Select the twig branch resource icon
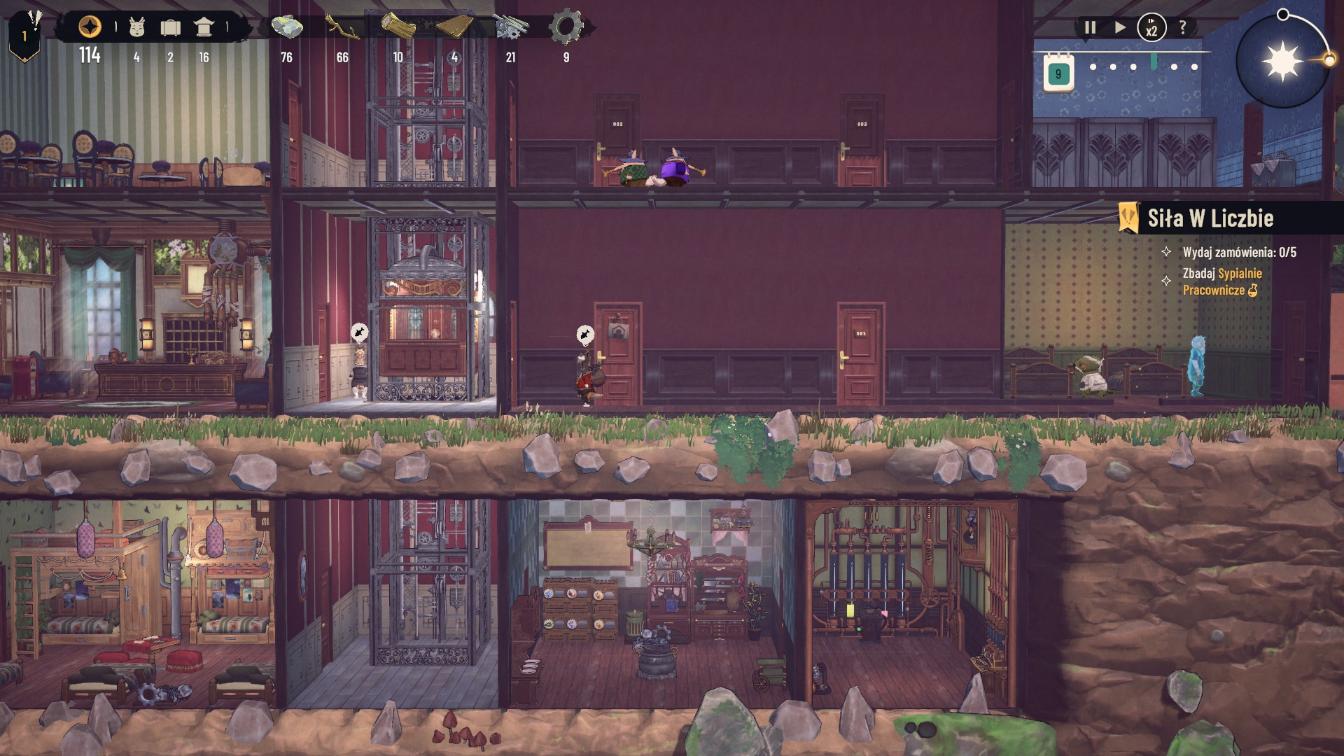The image size is (1344, 756). pos(342,27)
